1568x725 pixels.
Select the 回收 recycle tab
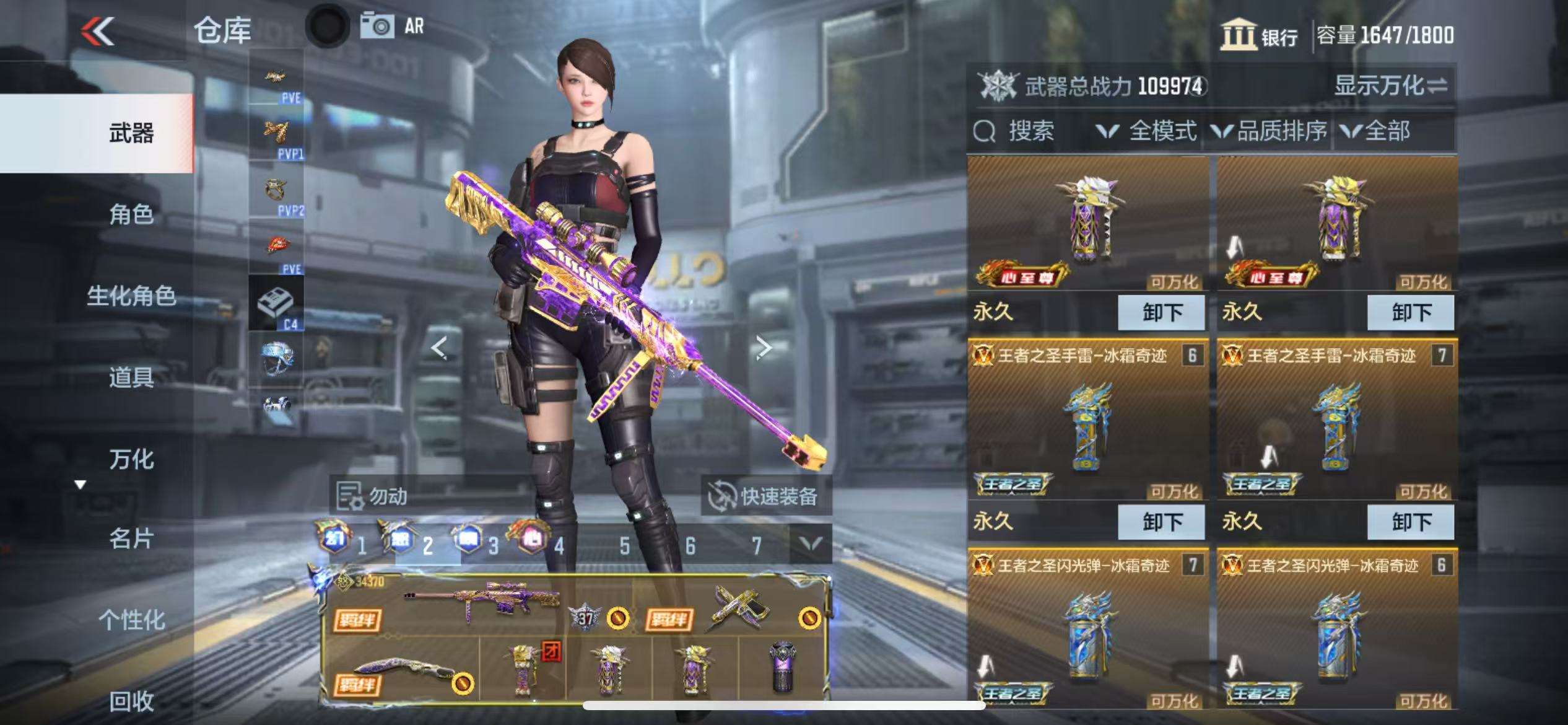pos(131,701)
